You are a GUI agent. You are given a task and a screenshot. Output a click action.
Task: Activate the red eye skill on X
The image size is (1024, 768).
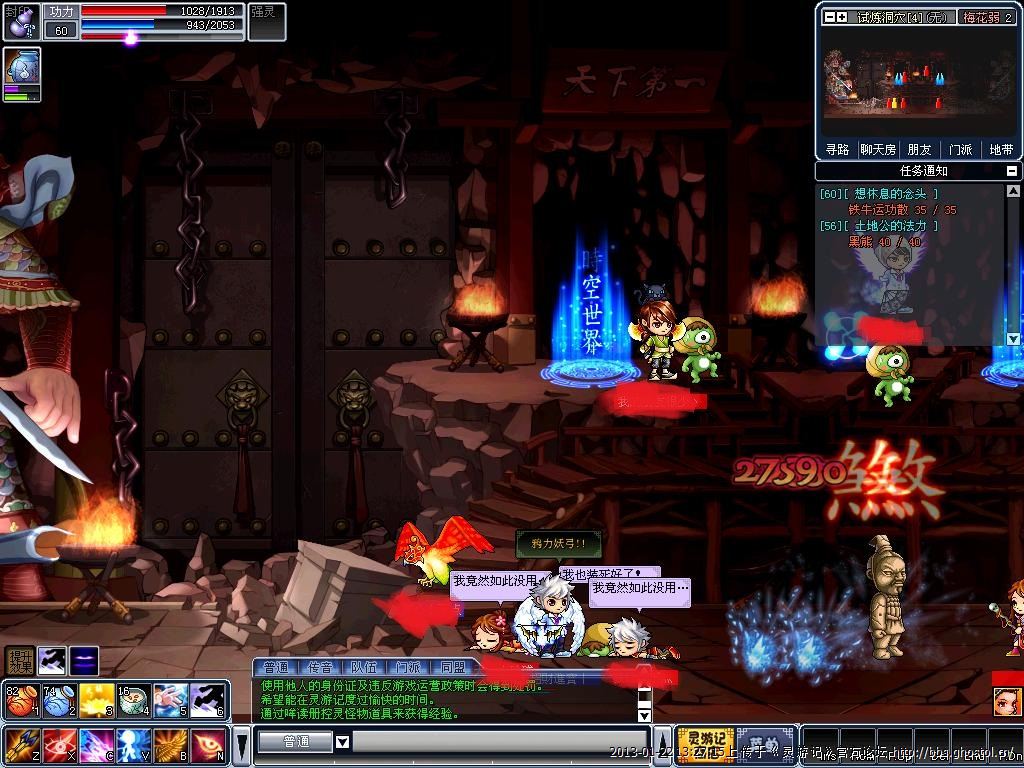click(58, 745)
